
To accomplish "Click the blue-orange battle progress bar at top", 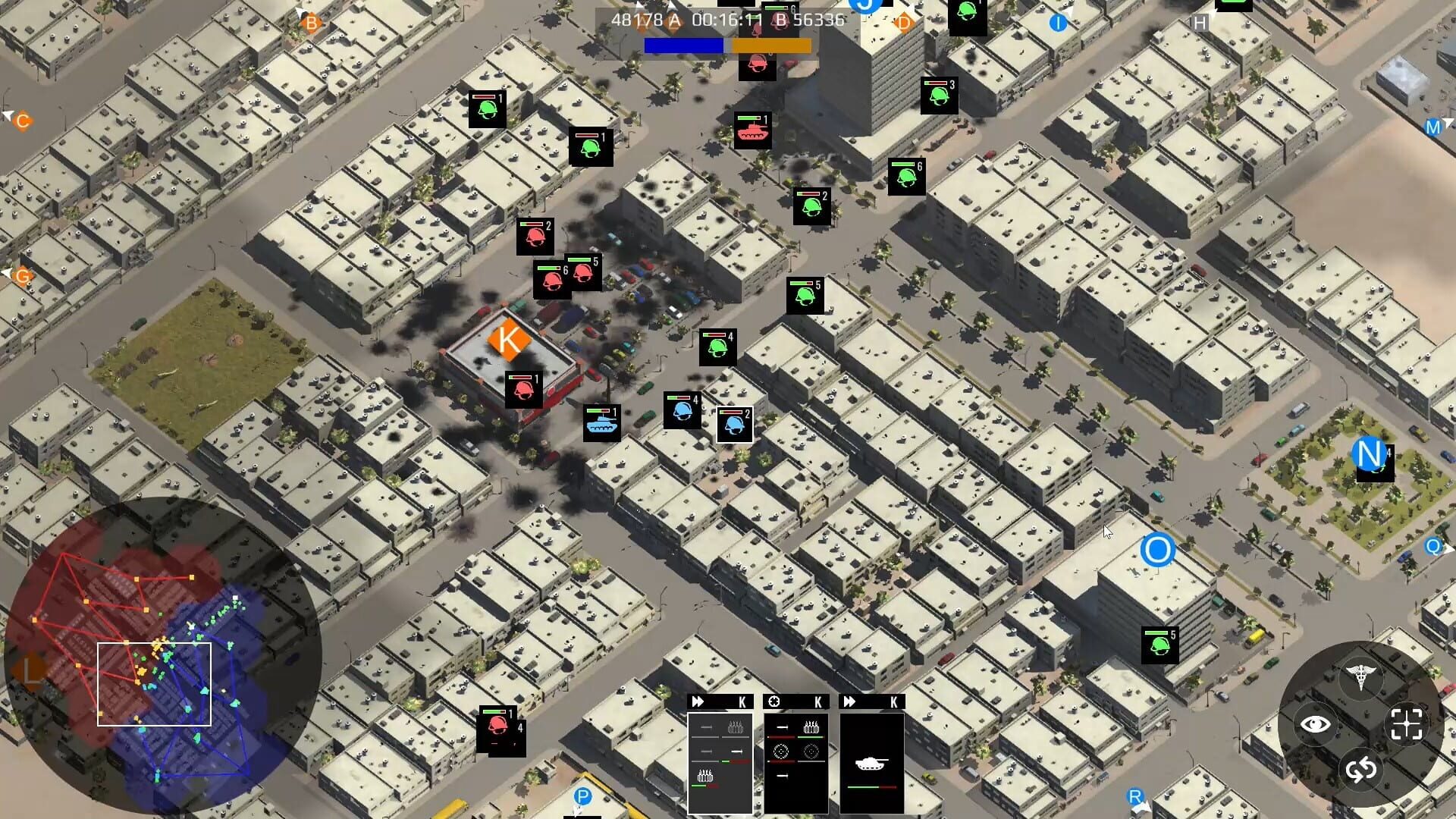I will click(x=728, y=47).
